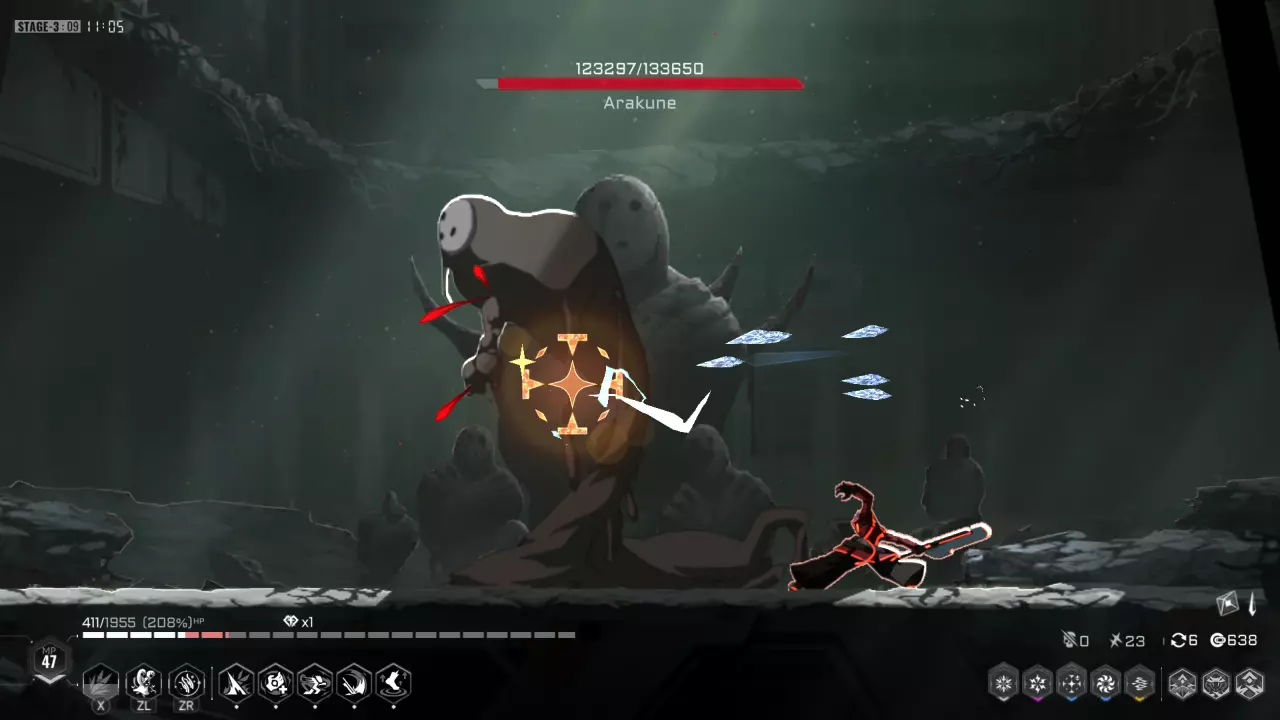Click the fanged mask emblem icon
This screenshot has width=1280, height=720.
1216,683
